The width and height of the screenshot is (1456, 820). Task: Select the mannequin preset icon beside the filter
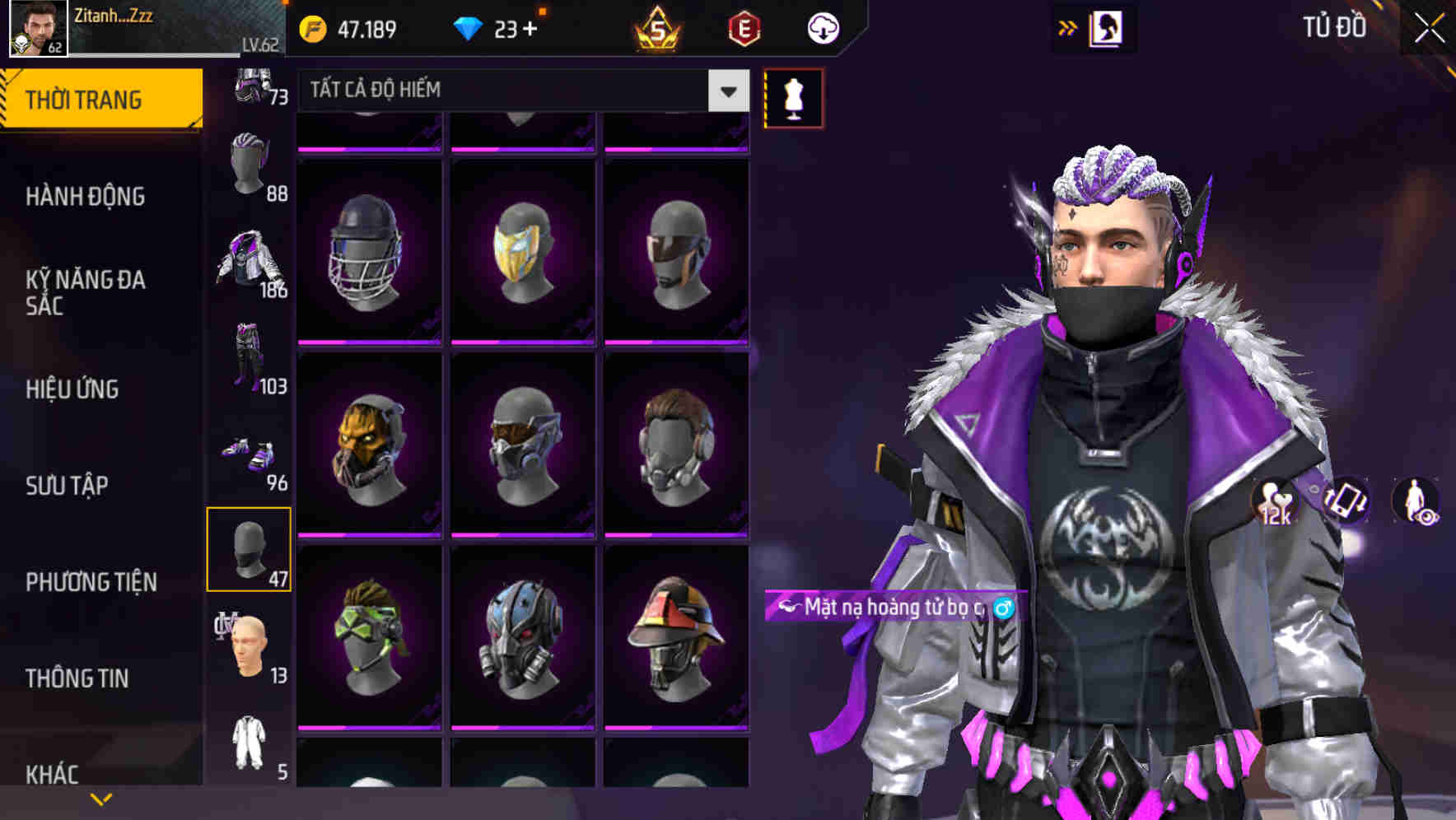792,96
